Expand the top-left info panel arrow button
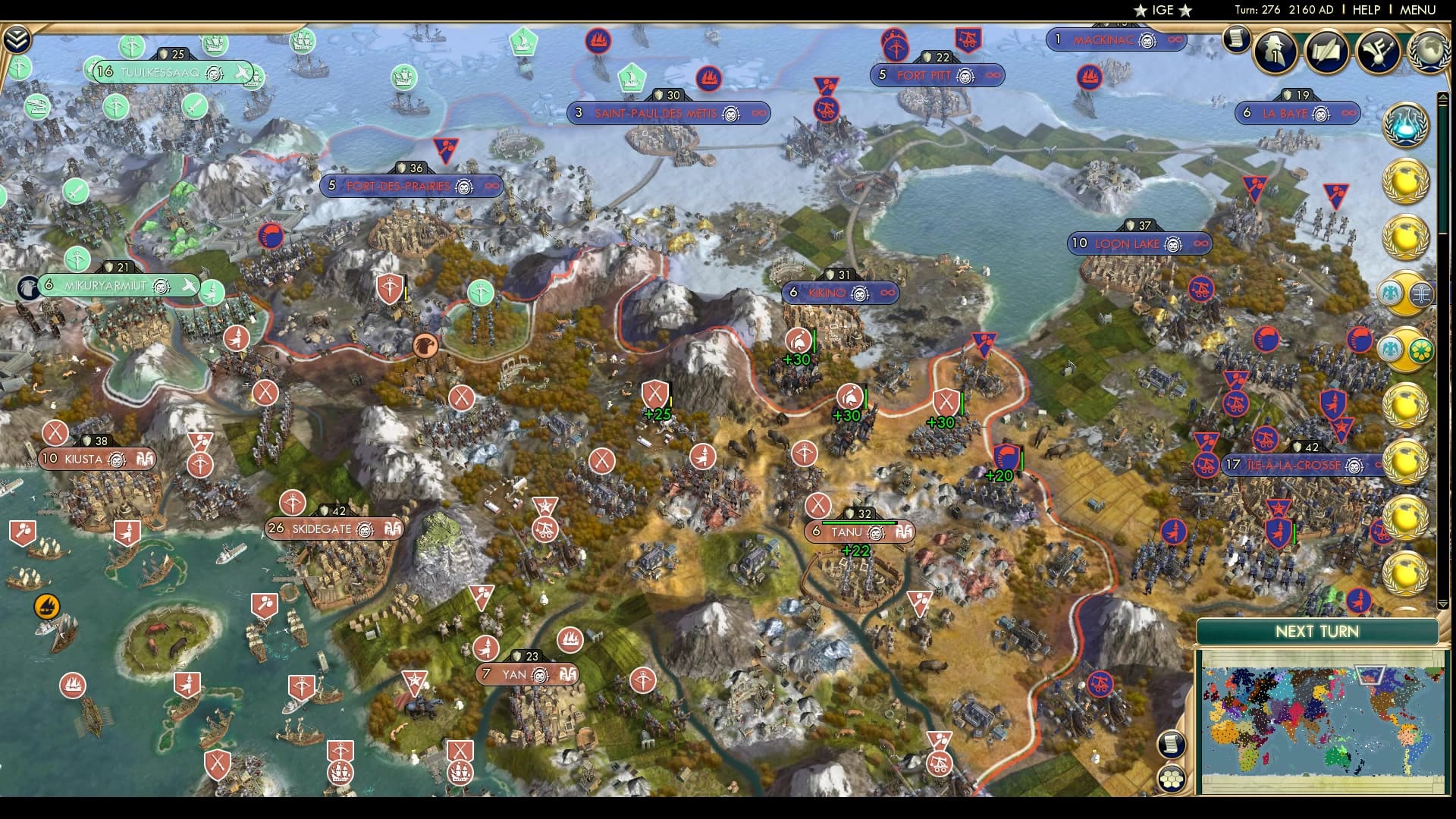The width and height of the screenshot is (1456, 819). [x=17, y=39]
